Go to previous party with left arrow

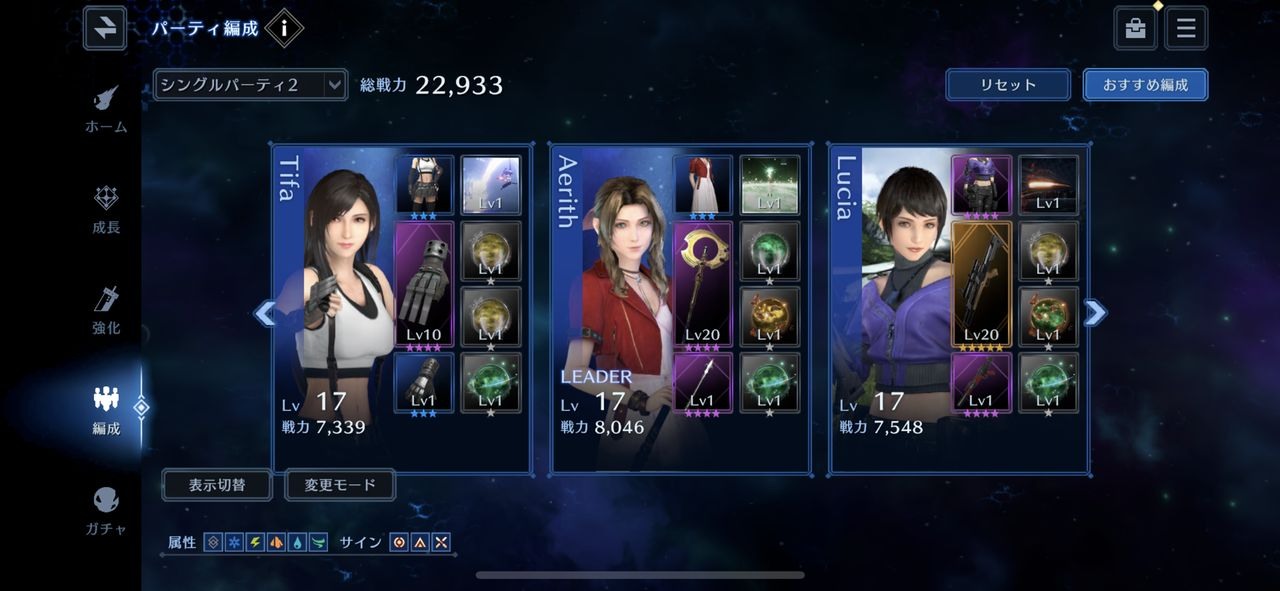pos(264,313)
